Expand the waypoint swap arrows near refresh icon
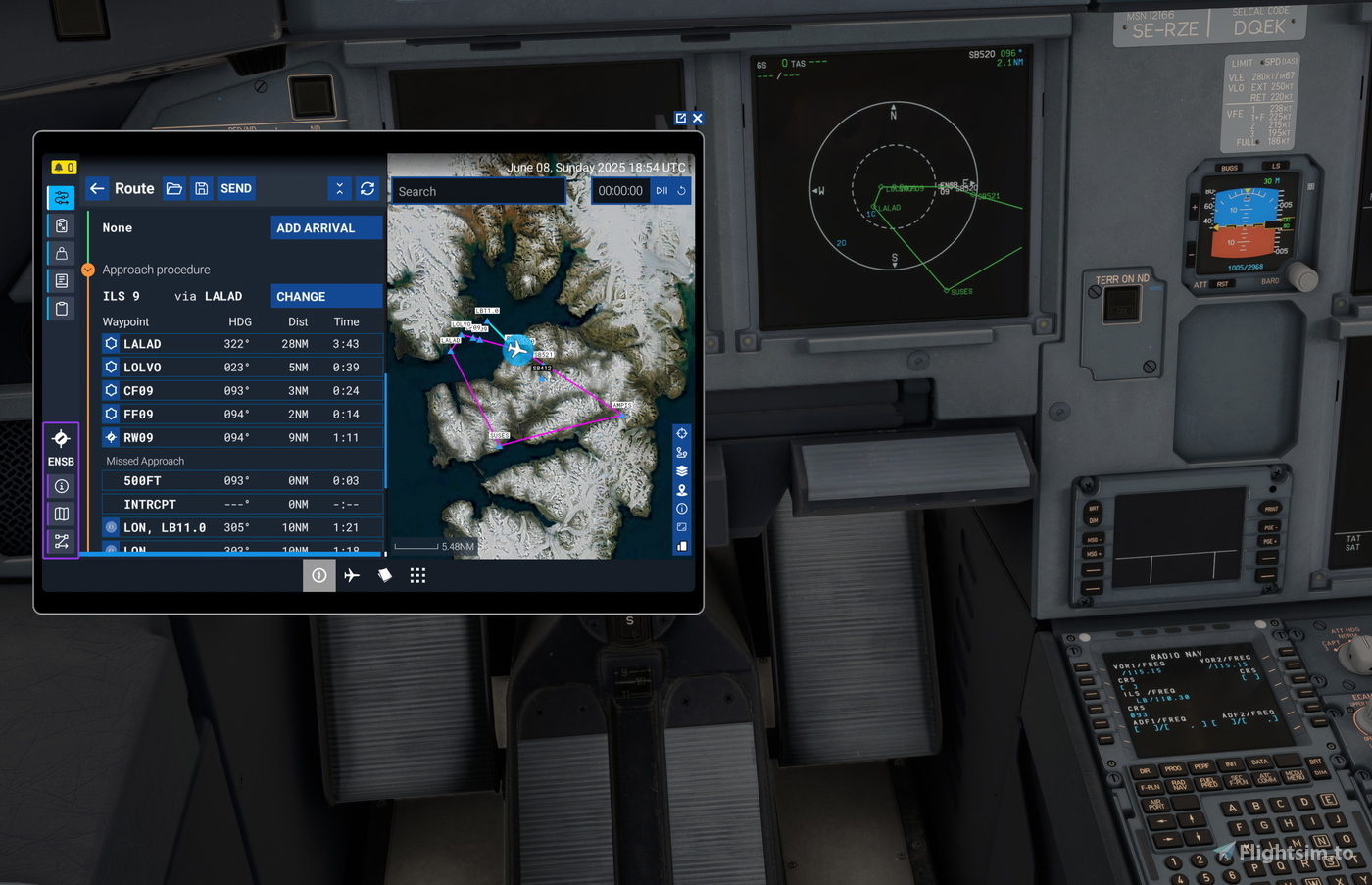This screenshot has width=1372, height=885. [x=340, y=188]
